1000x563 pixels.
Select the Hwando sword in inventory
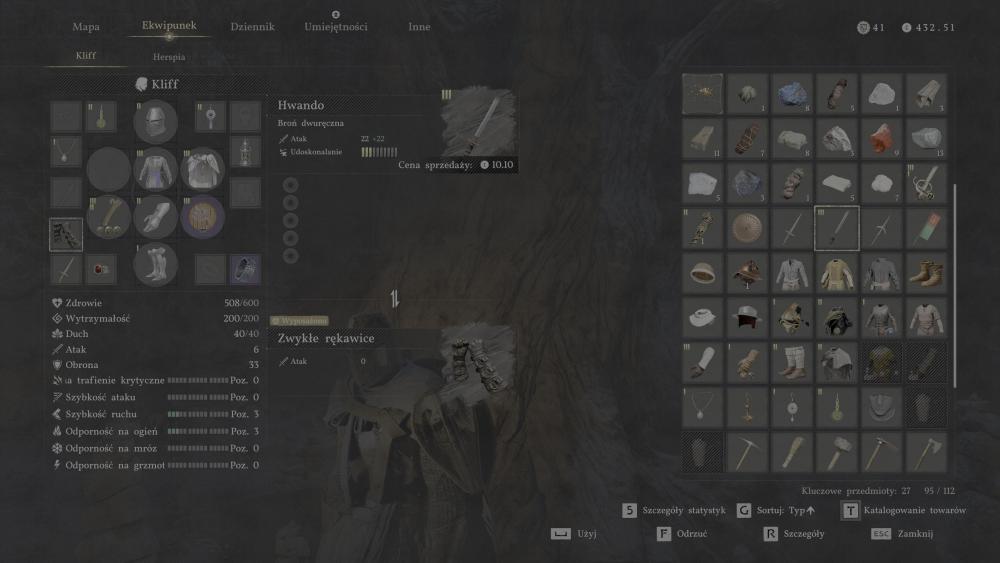[x=837, y=228]
